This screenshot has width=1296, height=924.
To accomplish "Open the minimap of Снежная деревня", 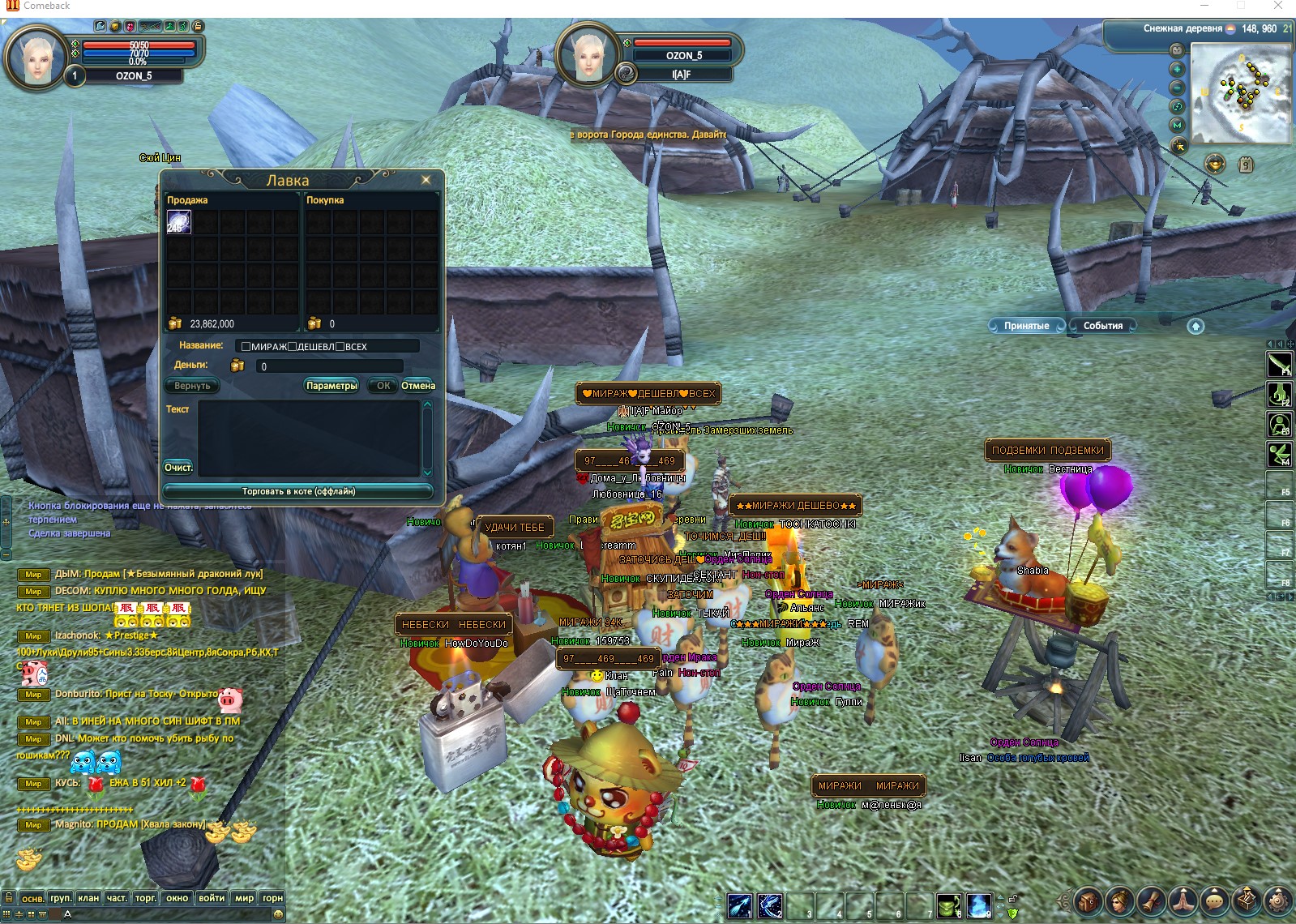I will click(1240, 92).
